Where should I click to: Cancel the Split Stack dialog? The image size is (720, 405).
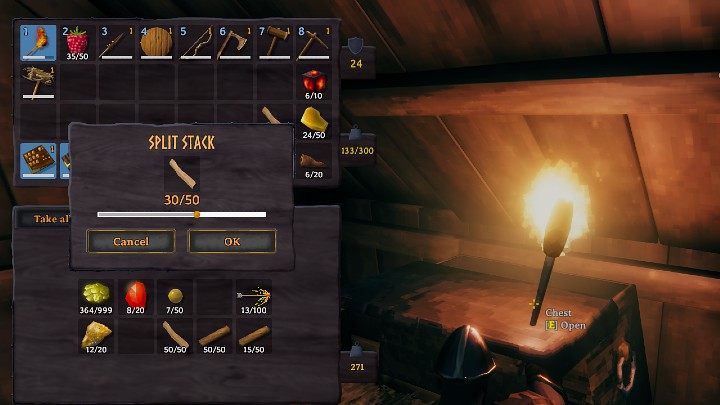[x=131, y=241]
